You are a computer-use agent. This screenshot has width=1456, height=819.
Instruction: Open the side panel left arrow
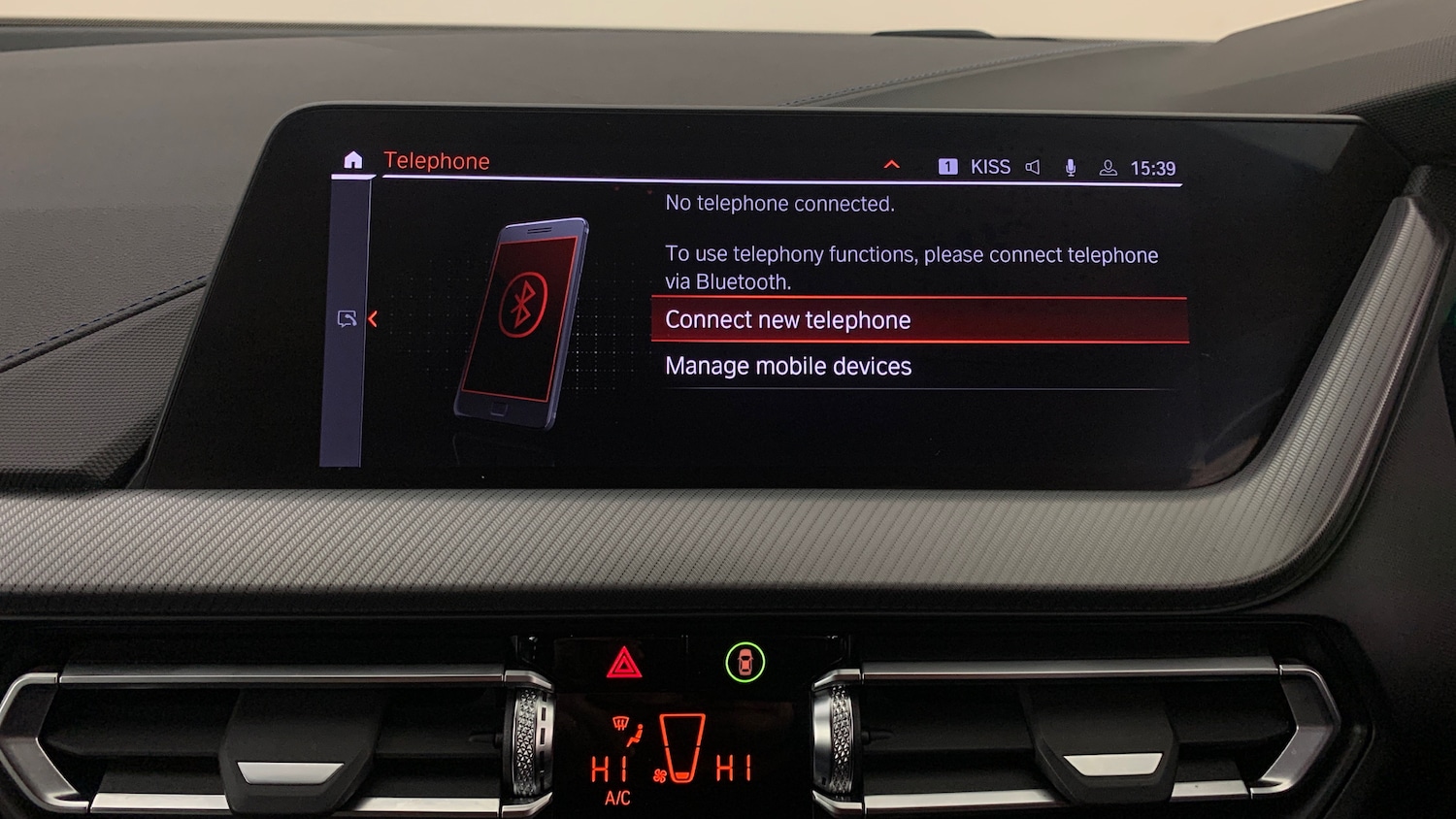[x=372, y=318]
